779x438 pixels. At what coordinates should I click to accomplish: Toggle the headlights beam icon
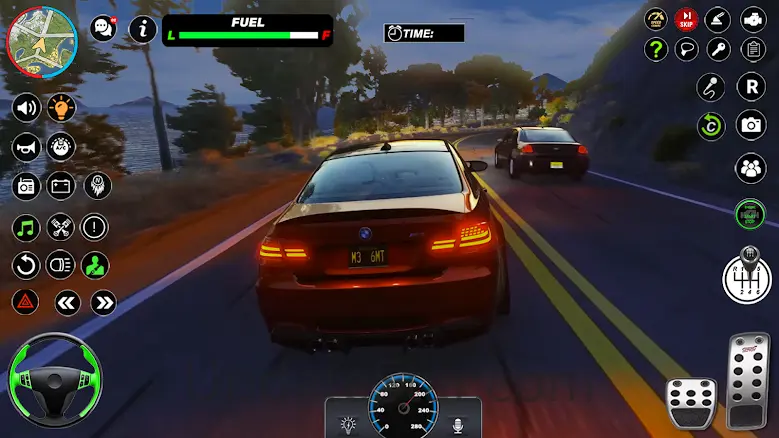click(x=60, y=265)
